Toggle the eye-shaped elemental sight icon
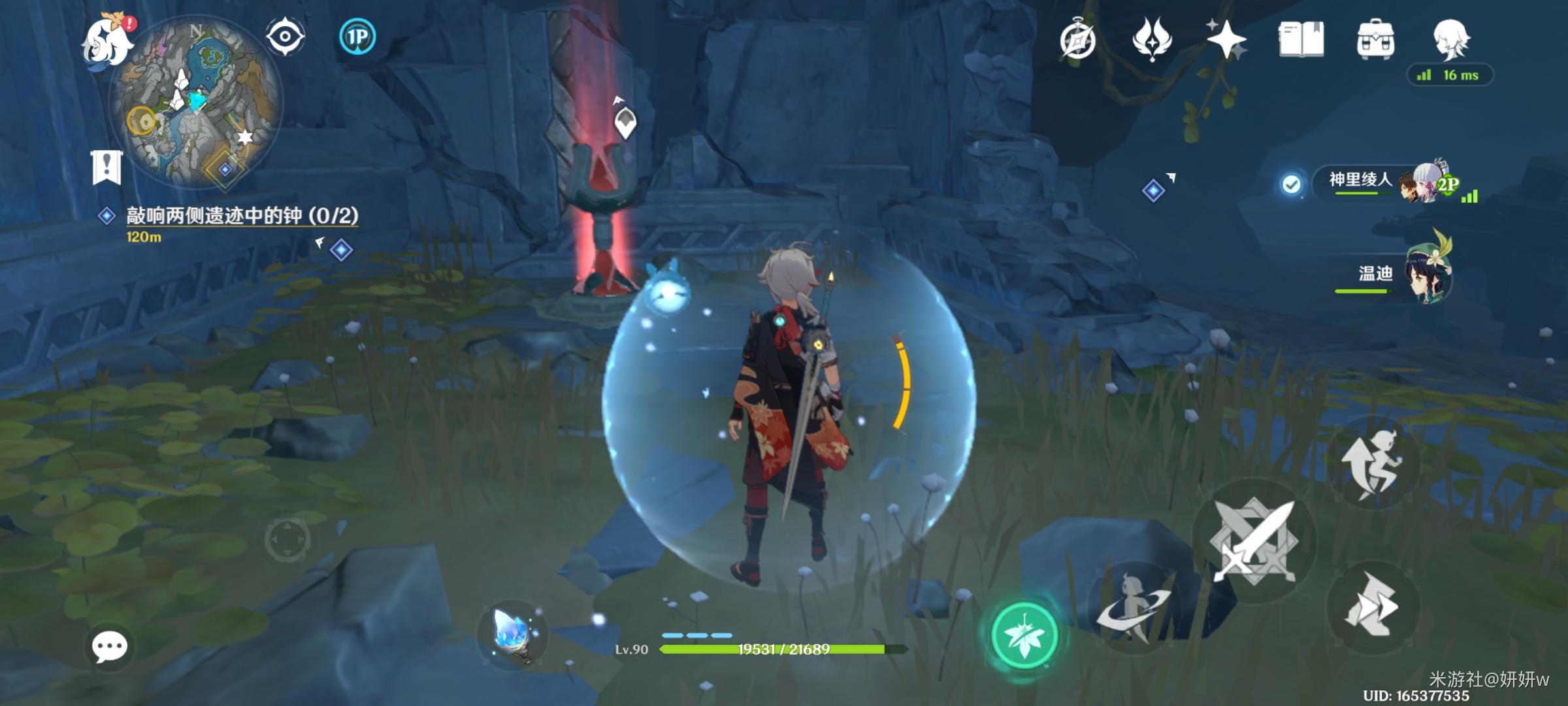 [x=286, y=36]
